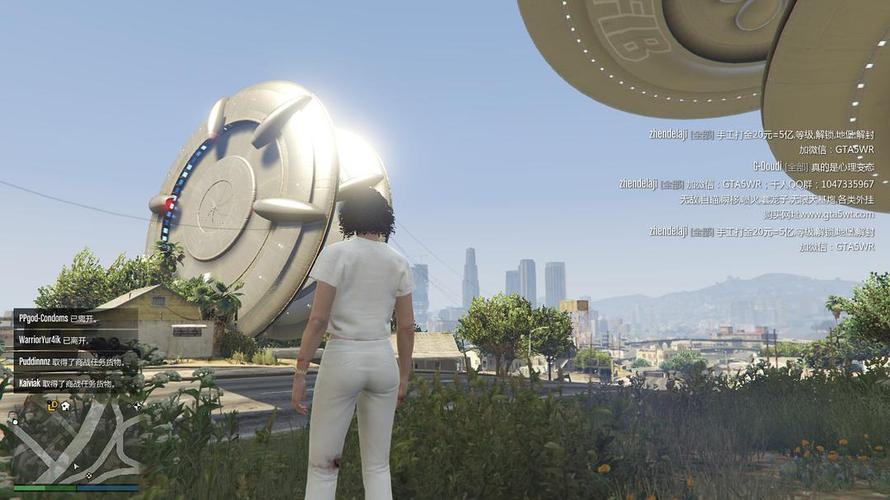Click the player arrow on the minimap
Screen dimensions: 890x500
coord(75,466)
